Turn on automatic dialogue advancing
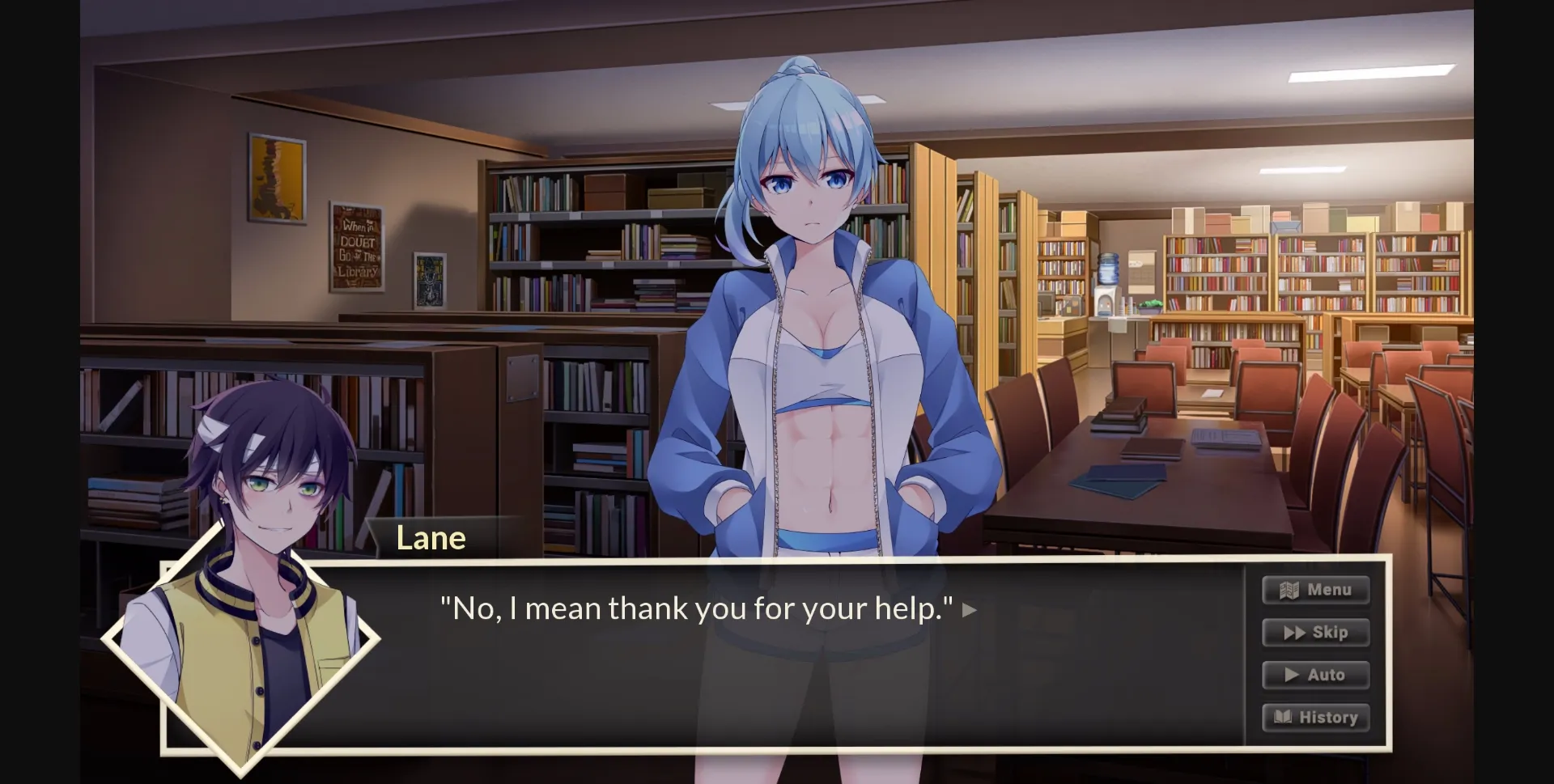This screenshot has width=1554, height=784. click(x=1316, y=675)
